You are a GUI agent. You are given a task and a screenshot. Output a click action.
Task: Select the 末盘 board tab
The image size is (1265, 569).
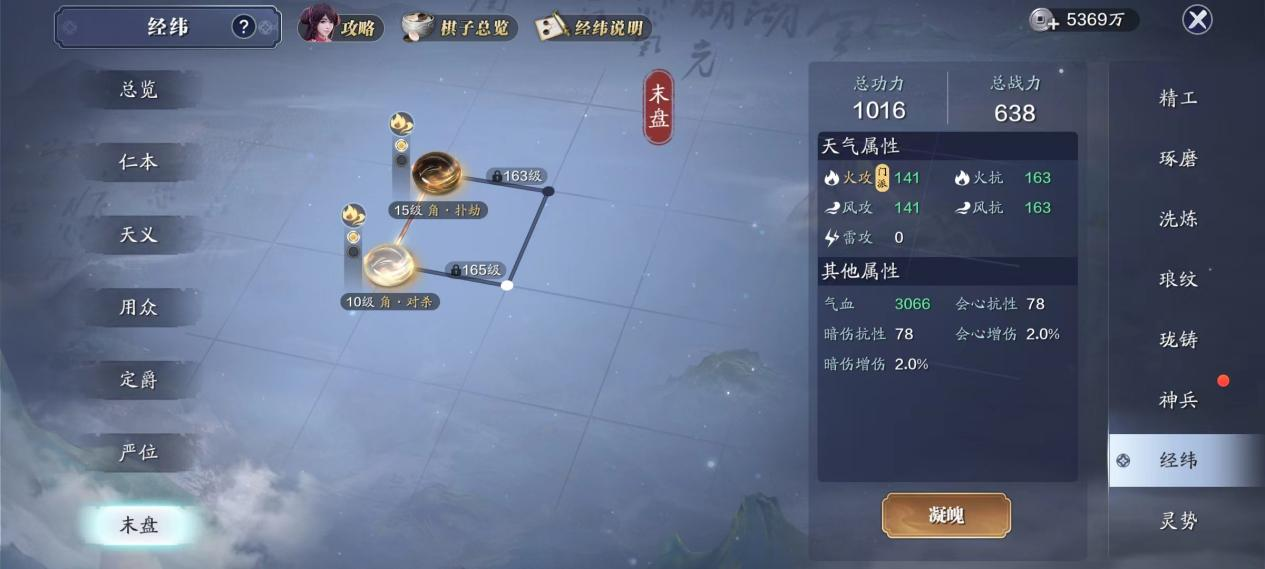139,525
